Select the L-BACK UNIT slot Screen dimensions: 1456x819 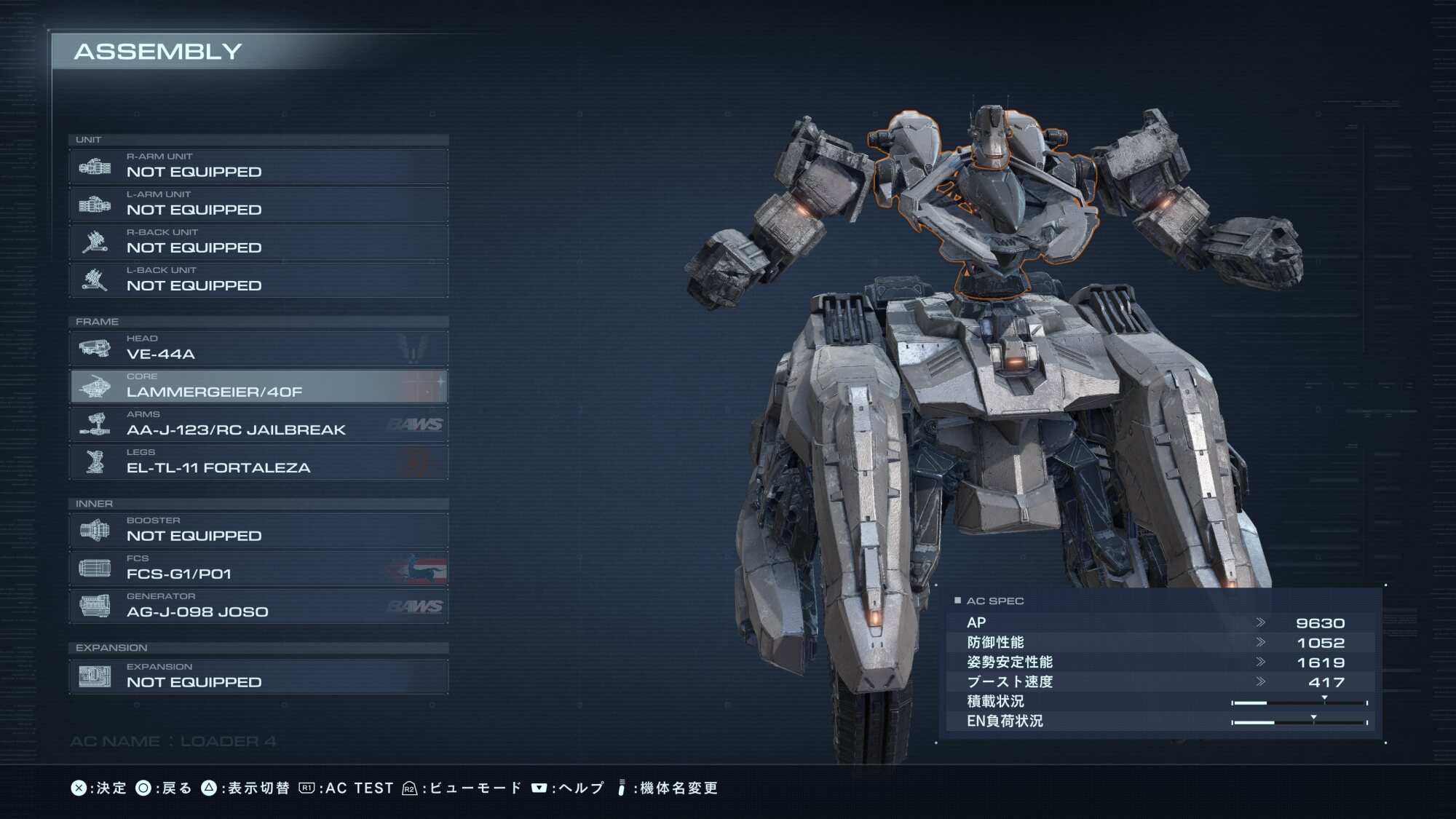coord(258,280)
